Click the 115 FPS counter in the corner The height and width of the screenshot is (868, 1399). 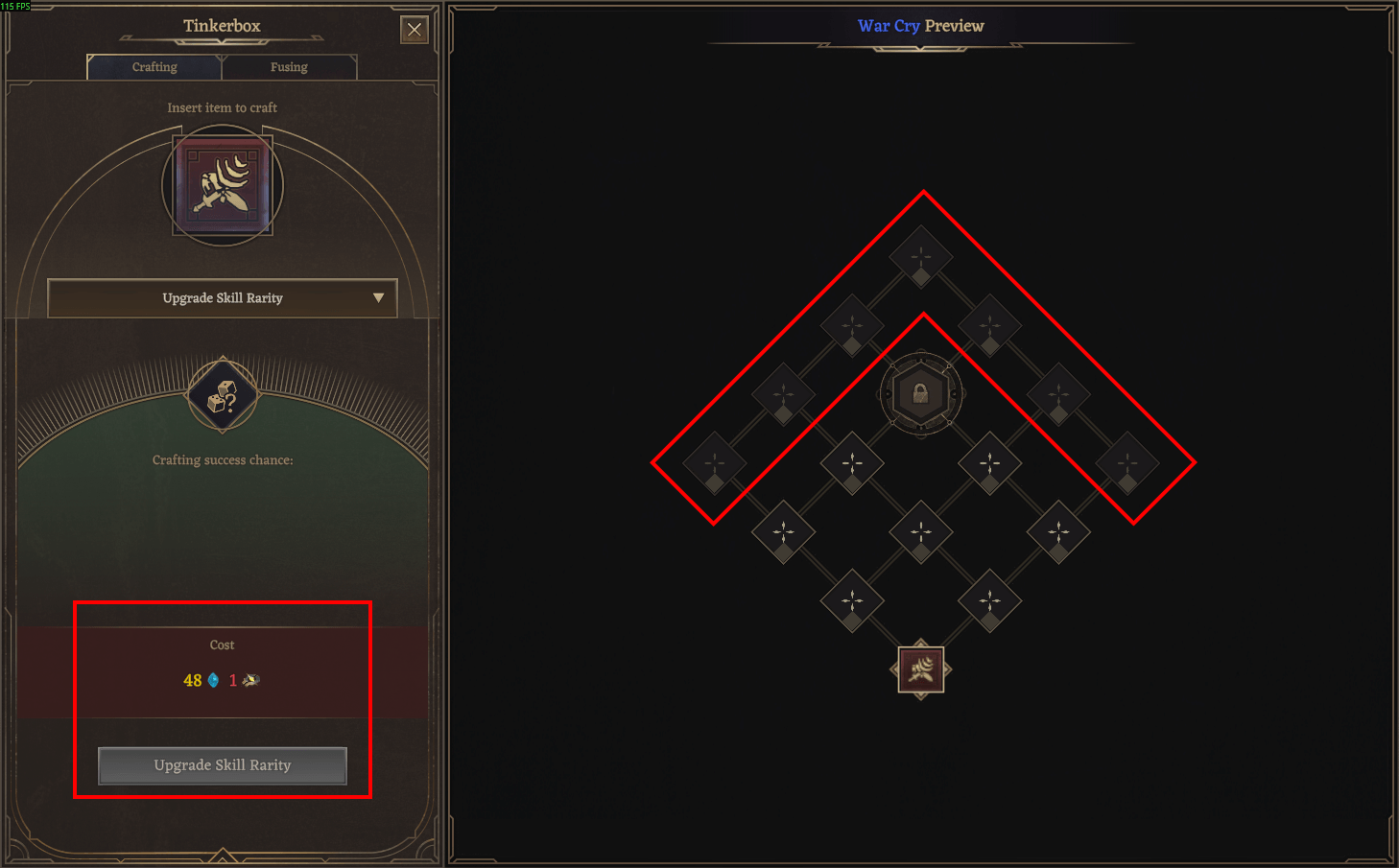click(x=15, y=5)
